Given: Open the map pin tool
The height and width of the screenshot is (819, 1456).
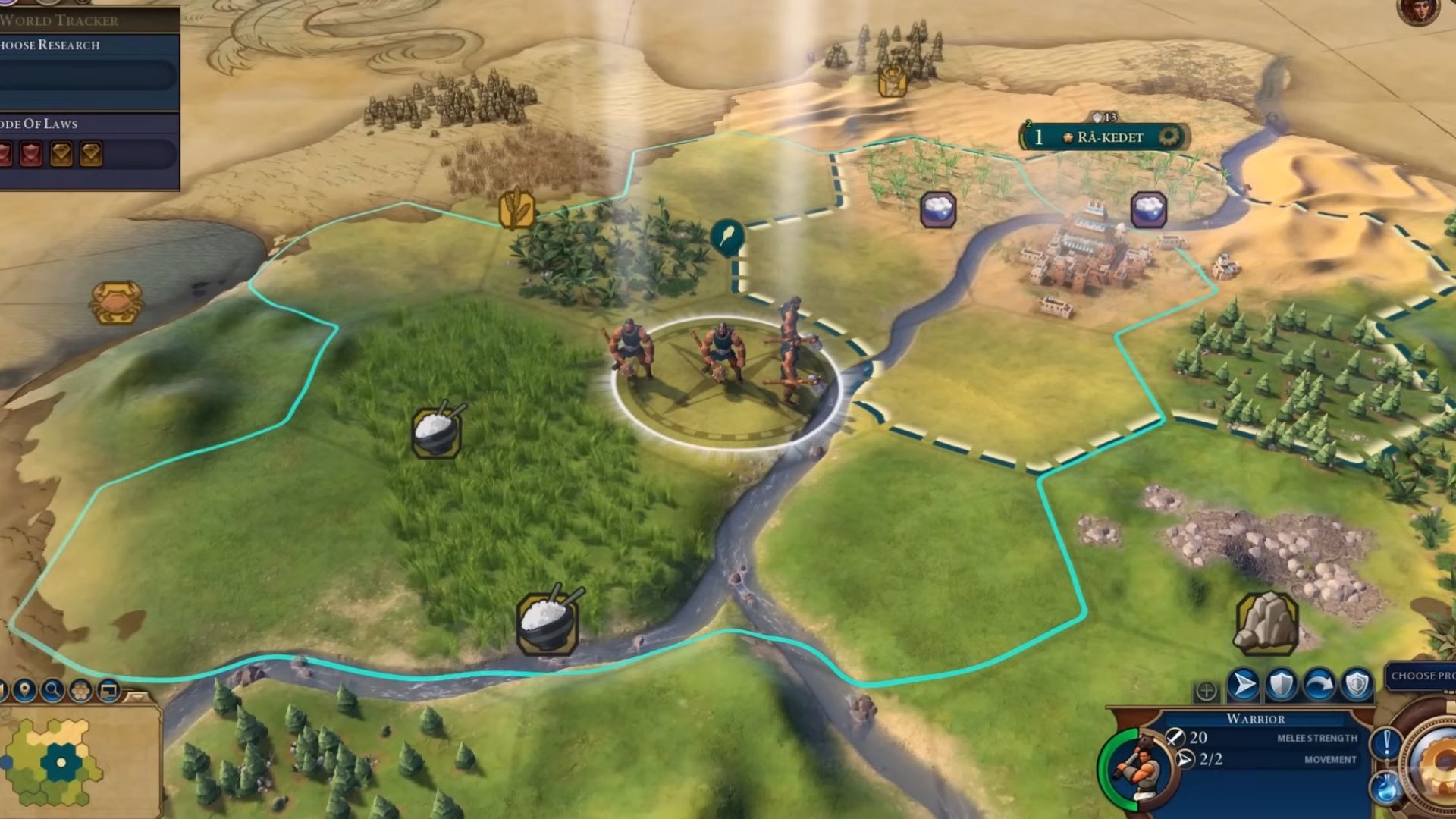Looking at the screenshot, I should point(25,690).
